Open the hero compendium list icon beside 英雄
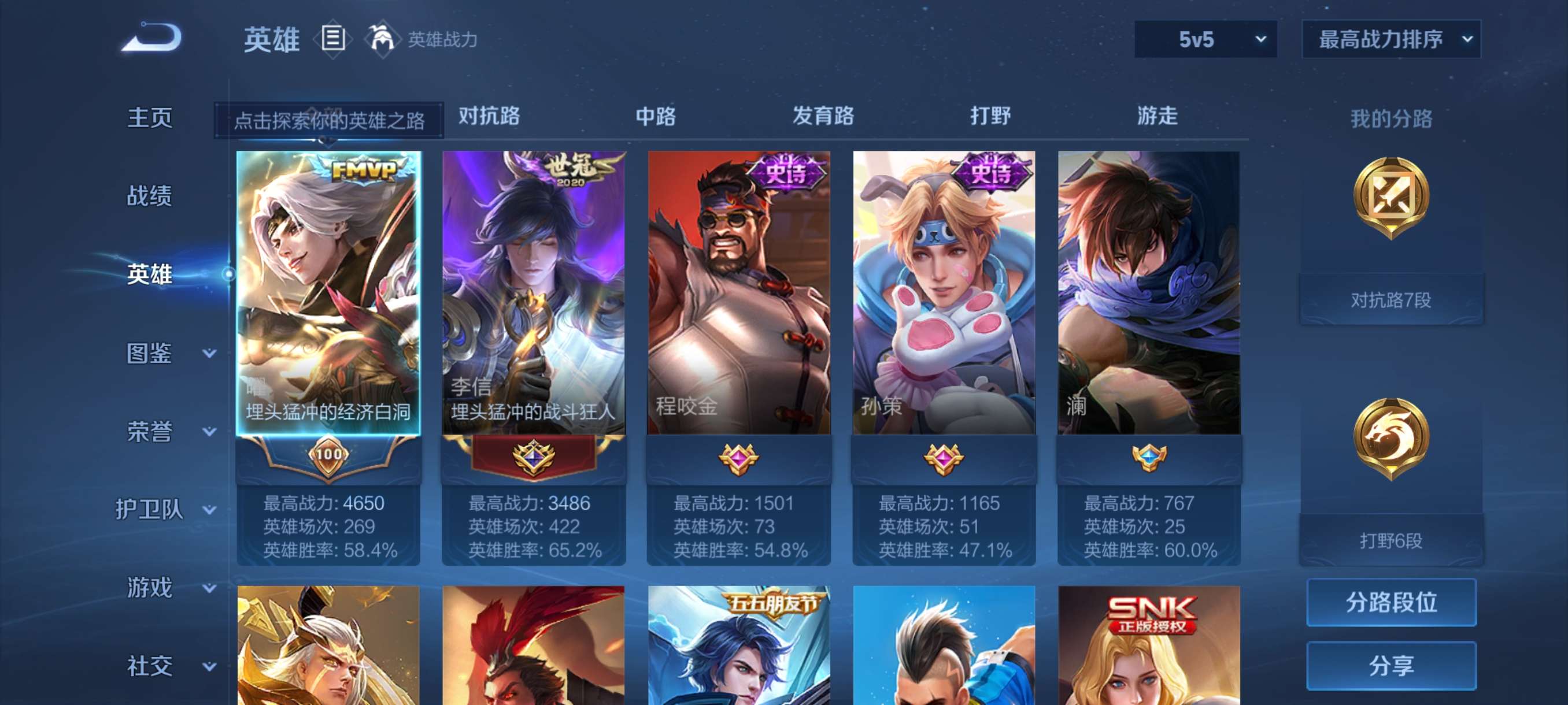1568x705 pixels. [x=333, y=38]
